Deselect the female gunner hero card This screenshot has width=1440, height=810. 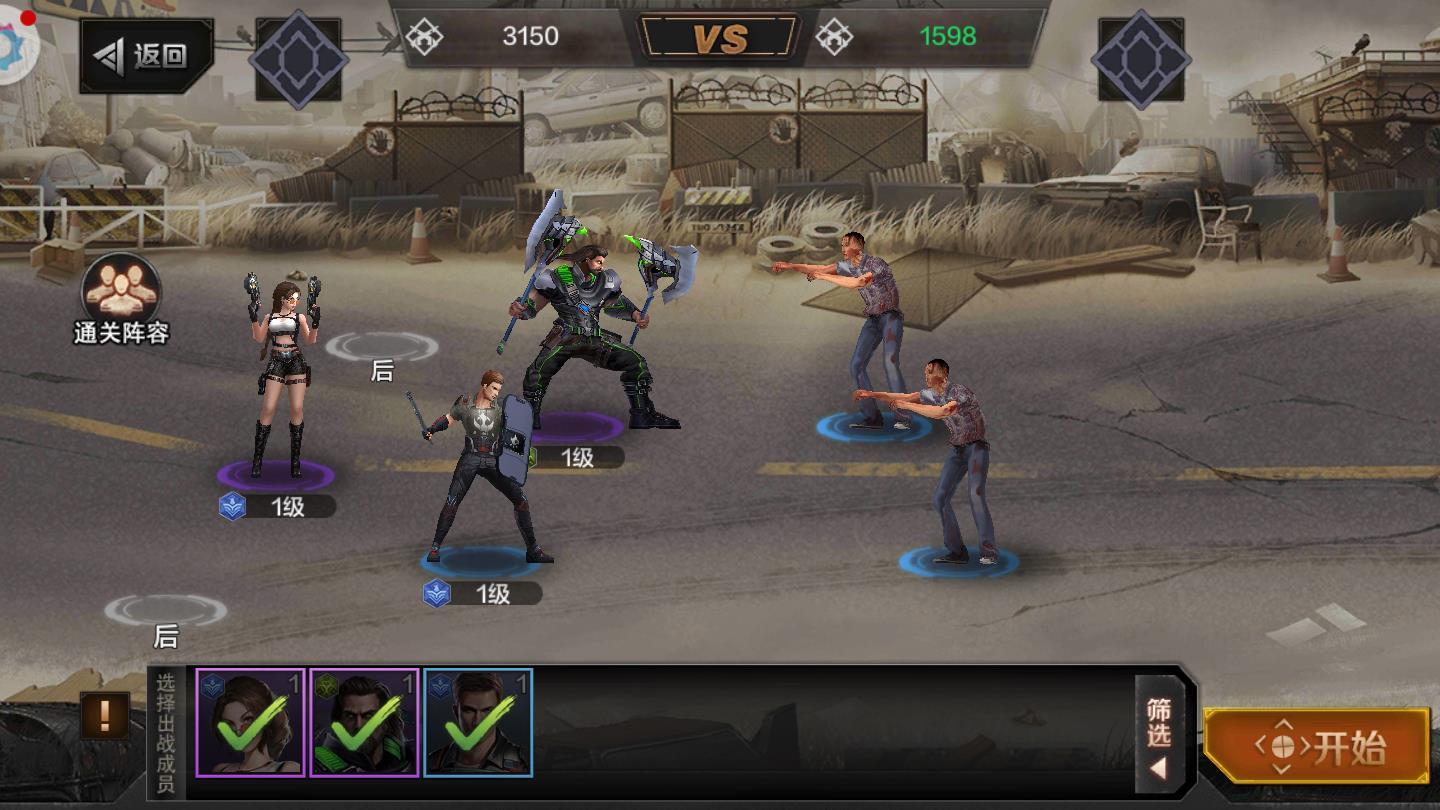pyautogui.click(x=250, y=723)
